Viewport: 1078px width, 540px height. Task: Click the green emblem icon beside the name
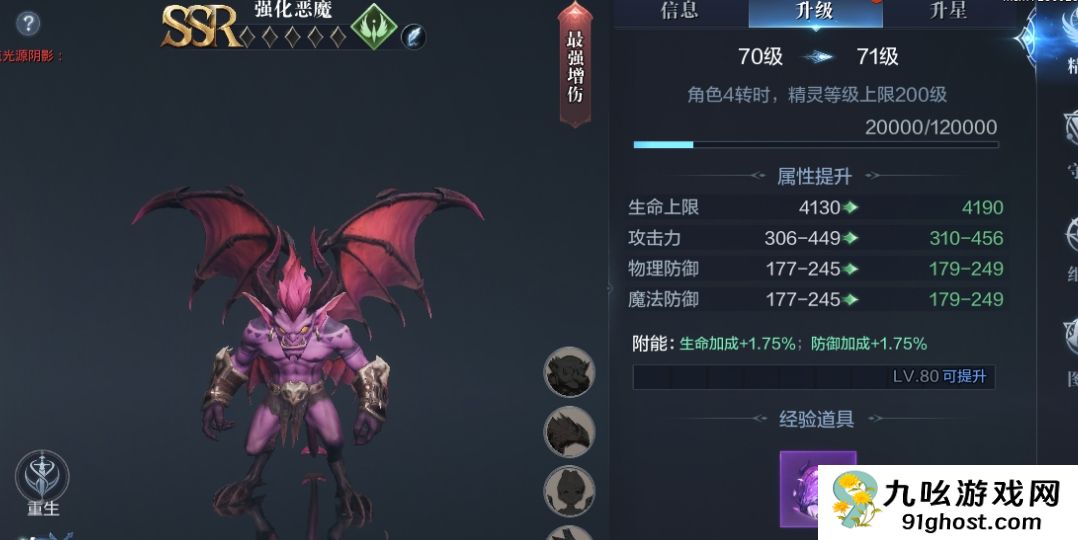(373, 25)
